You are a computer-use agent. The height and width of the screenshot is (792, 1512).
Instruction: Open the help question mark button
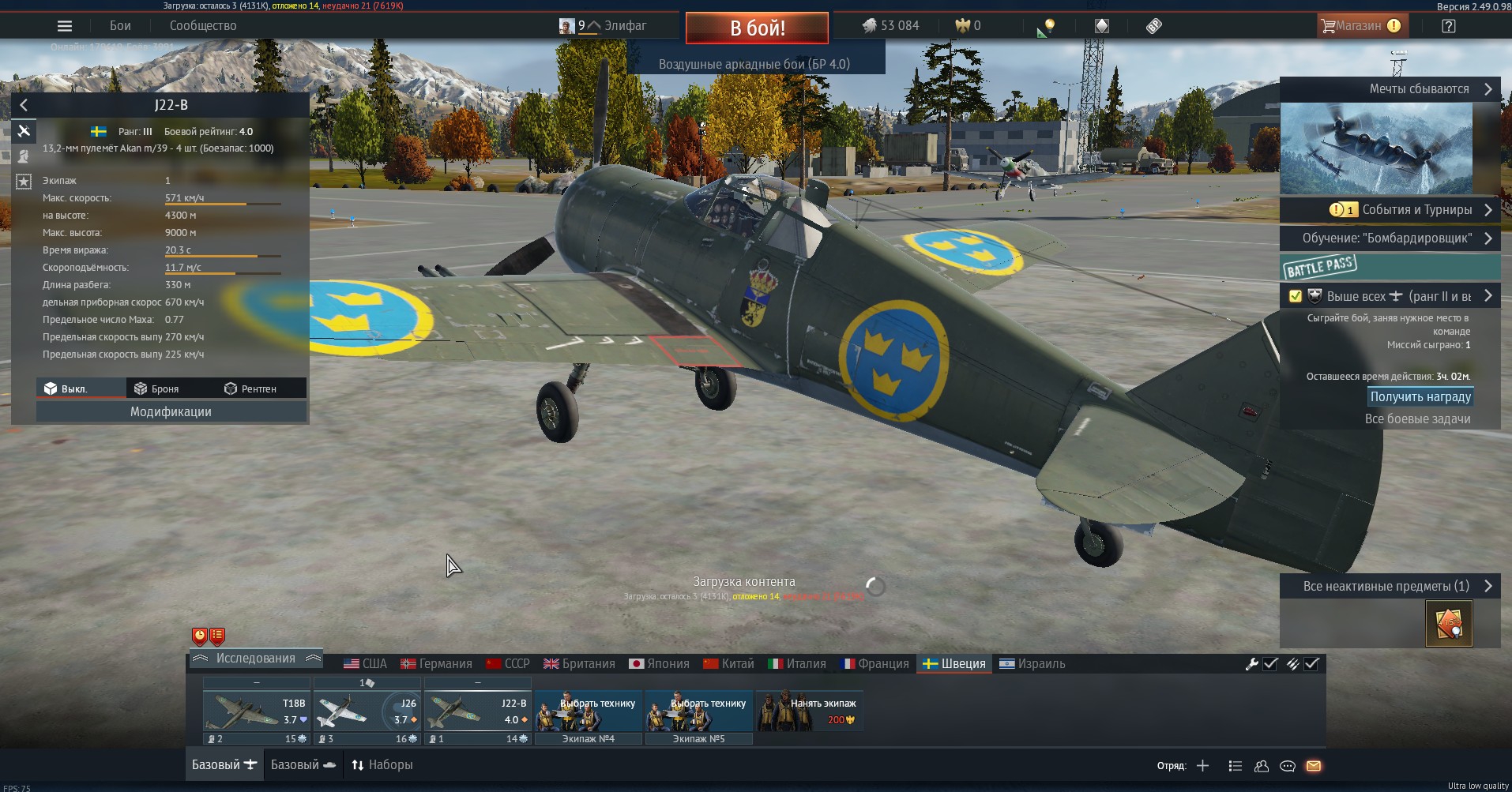(1448, 26)
